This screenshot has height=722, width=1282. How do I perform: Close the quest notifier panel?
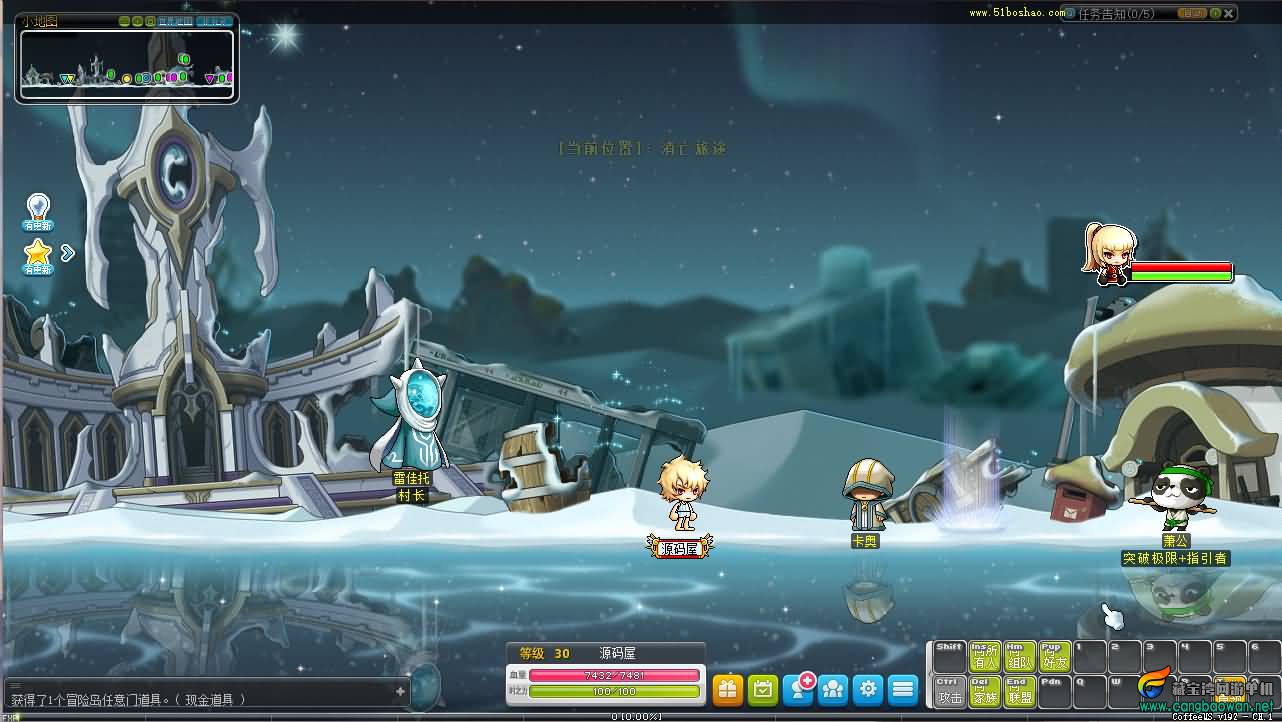(1230, 14)
